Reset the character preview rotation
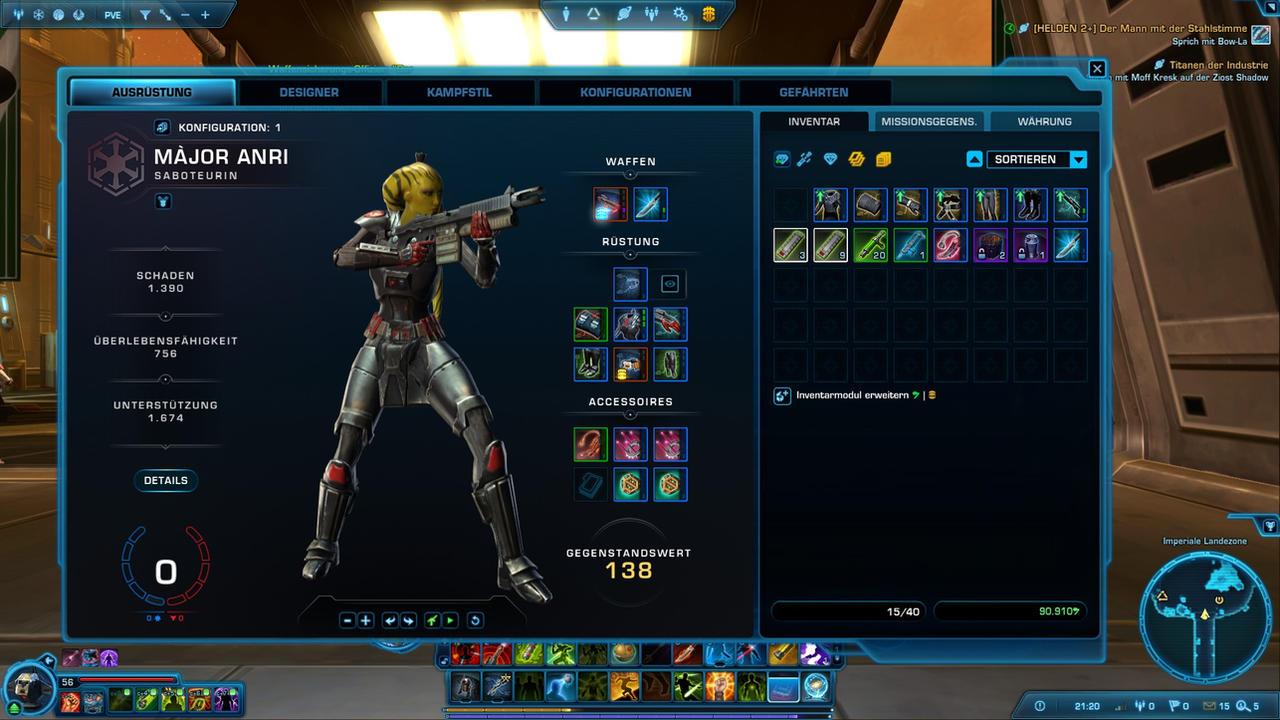This screenshot has height=720, width=1280. (475, 621)
